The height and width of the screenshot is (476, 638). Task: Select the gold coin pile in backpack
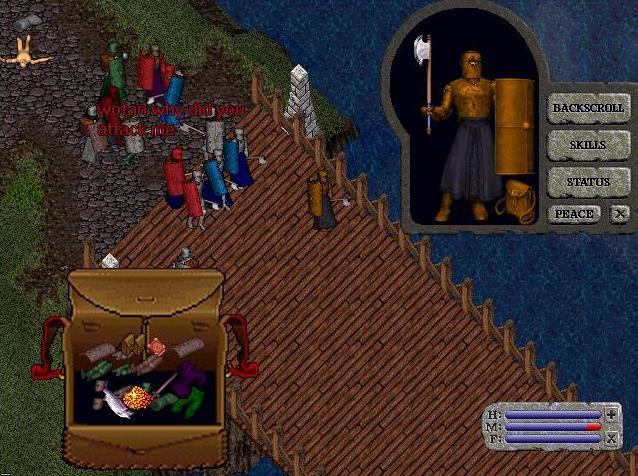tap(139, 399)
